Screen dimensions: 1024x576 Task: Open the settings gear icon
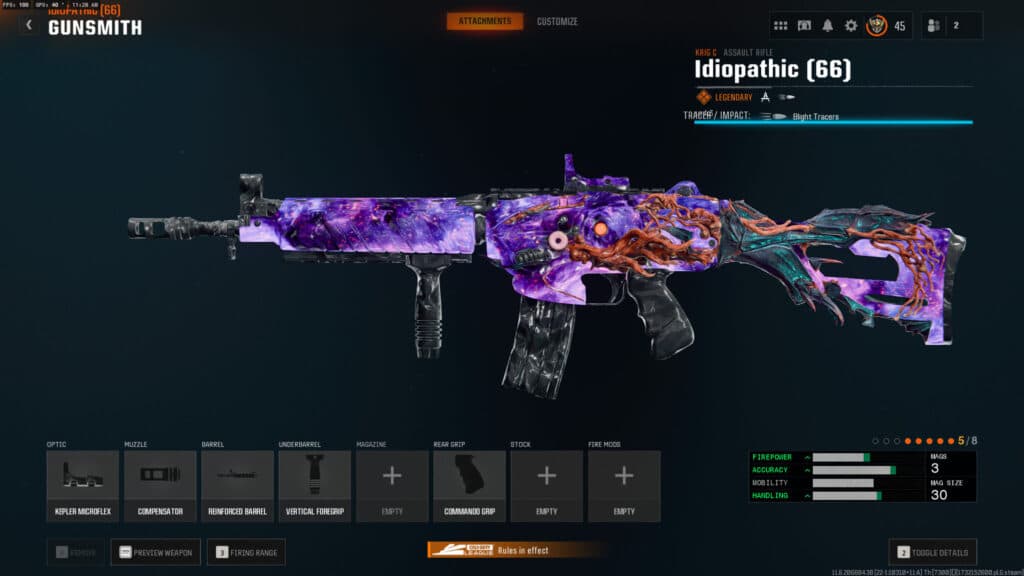pyautogui.click(x=851, y=26)
